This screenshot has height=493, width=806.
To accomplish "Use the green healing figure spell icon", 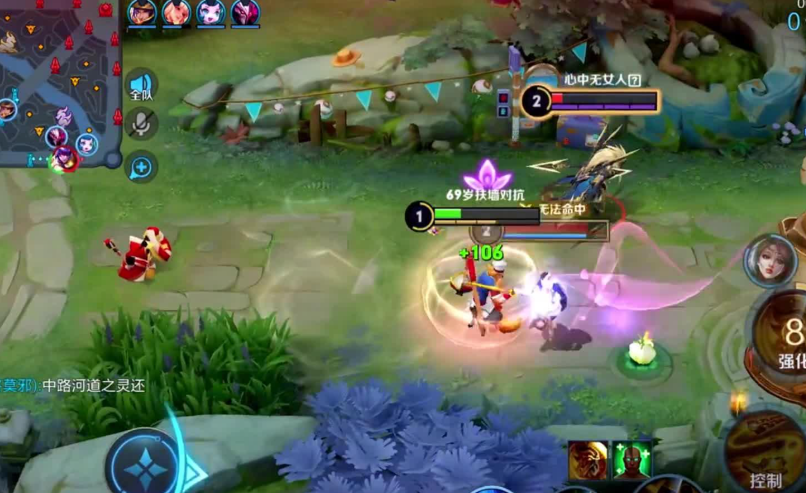I will [632, 461].
